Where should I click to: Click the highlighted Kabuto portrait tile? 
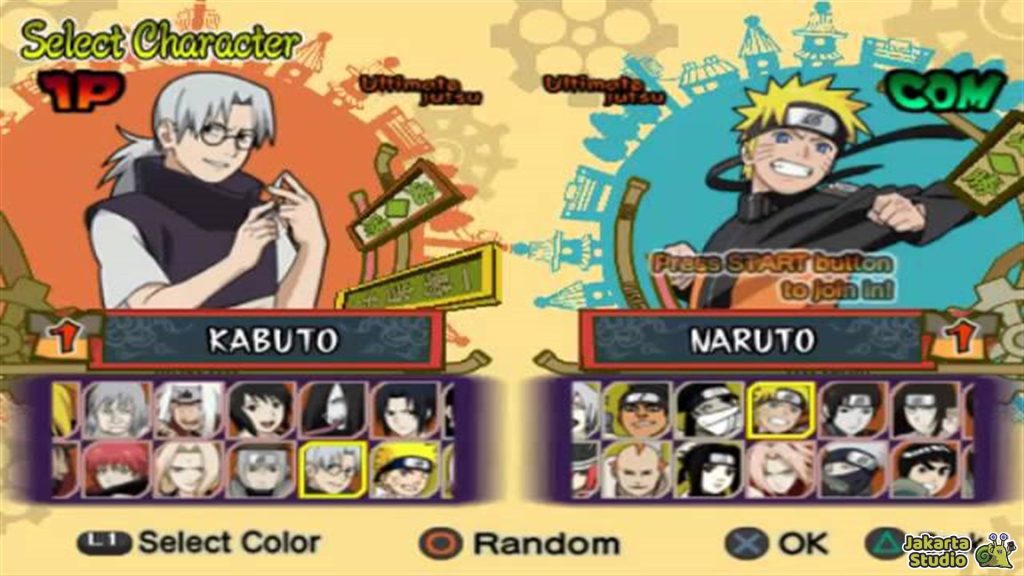(x=333, y=469)
